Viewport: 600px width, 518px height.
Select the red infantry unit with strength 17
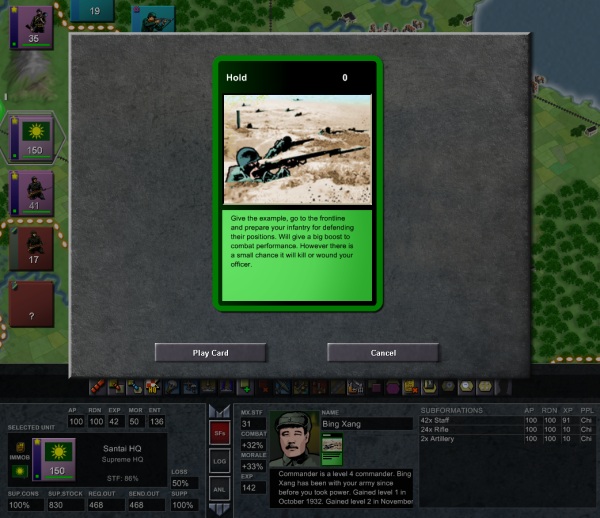tap(31, 246)
